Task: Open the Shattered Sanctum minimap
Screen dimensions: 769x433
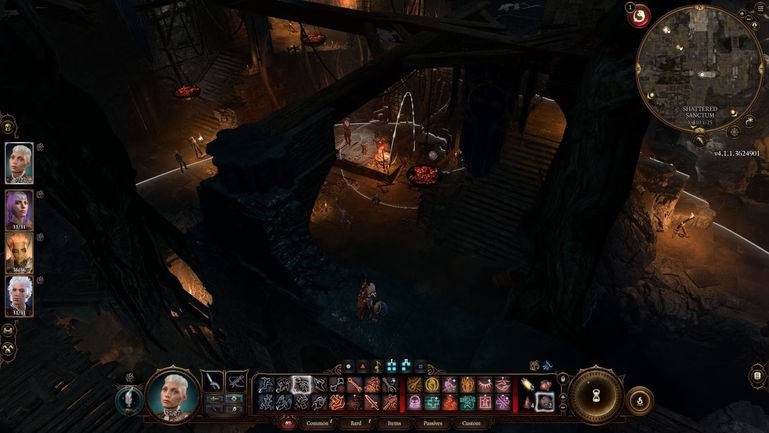Action: click(698, 67)
